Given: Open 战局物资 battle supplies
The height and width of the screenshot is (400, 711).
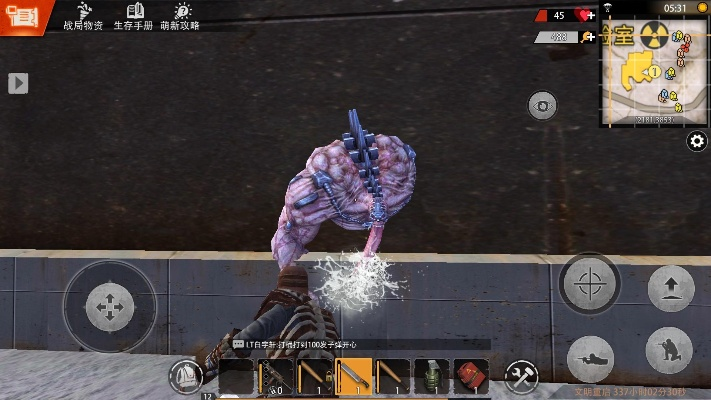Looking at the screenshot, I should tap(83, 16).
